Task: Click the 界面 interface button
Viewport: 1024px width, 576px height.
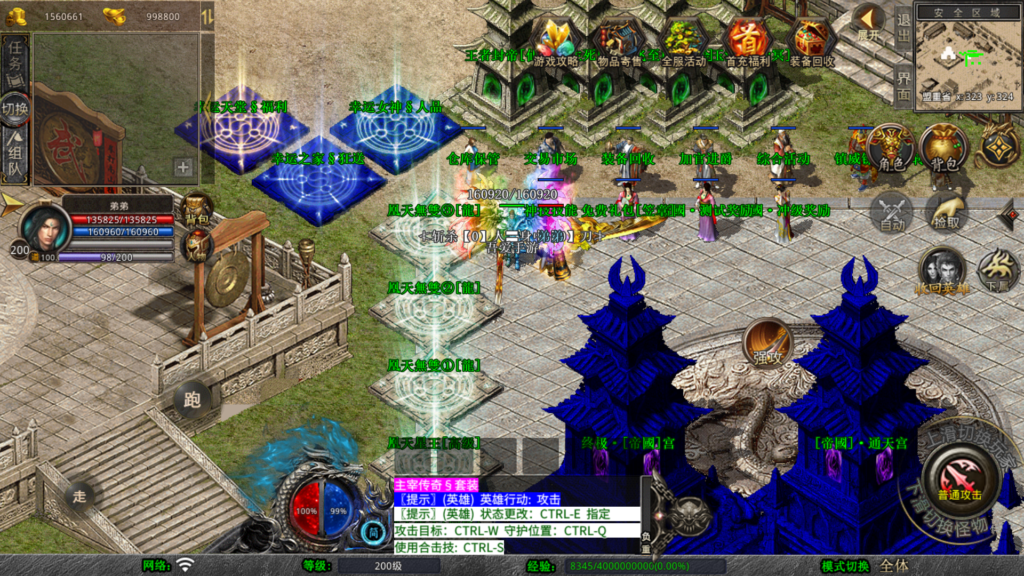Action: click(902, 87)
